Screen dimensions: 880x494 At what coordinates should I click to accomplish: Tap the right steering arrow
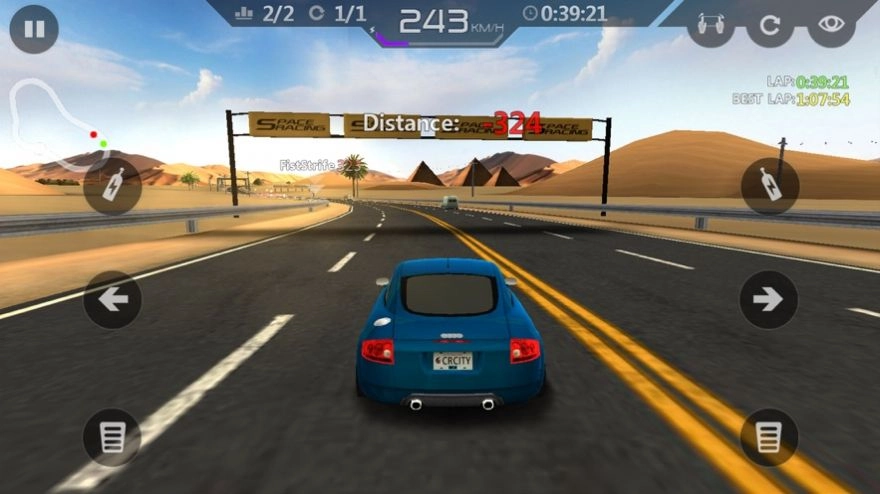pyautogui.click(x=768, y=299)
